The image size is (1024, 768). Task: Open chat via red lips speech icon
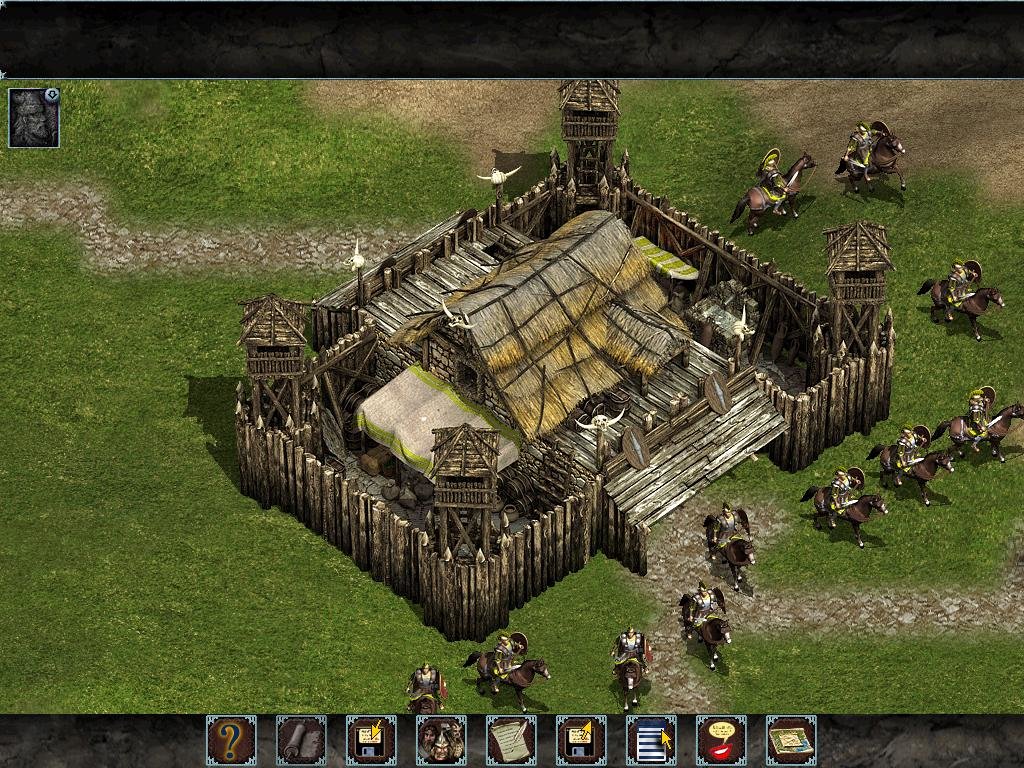(x=721, y=740)
